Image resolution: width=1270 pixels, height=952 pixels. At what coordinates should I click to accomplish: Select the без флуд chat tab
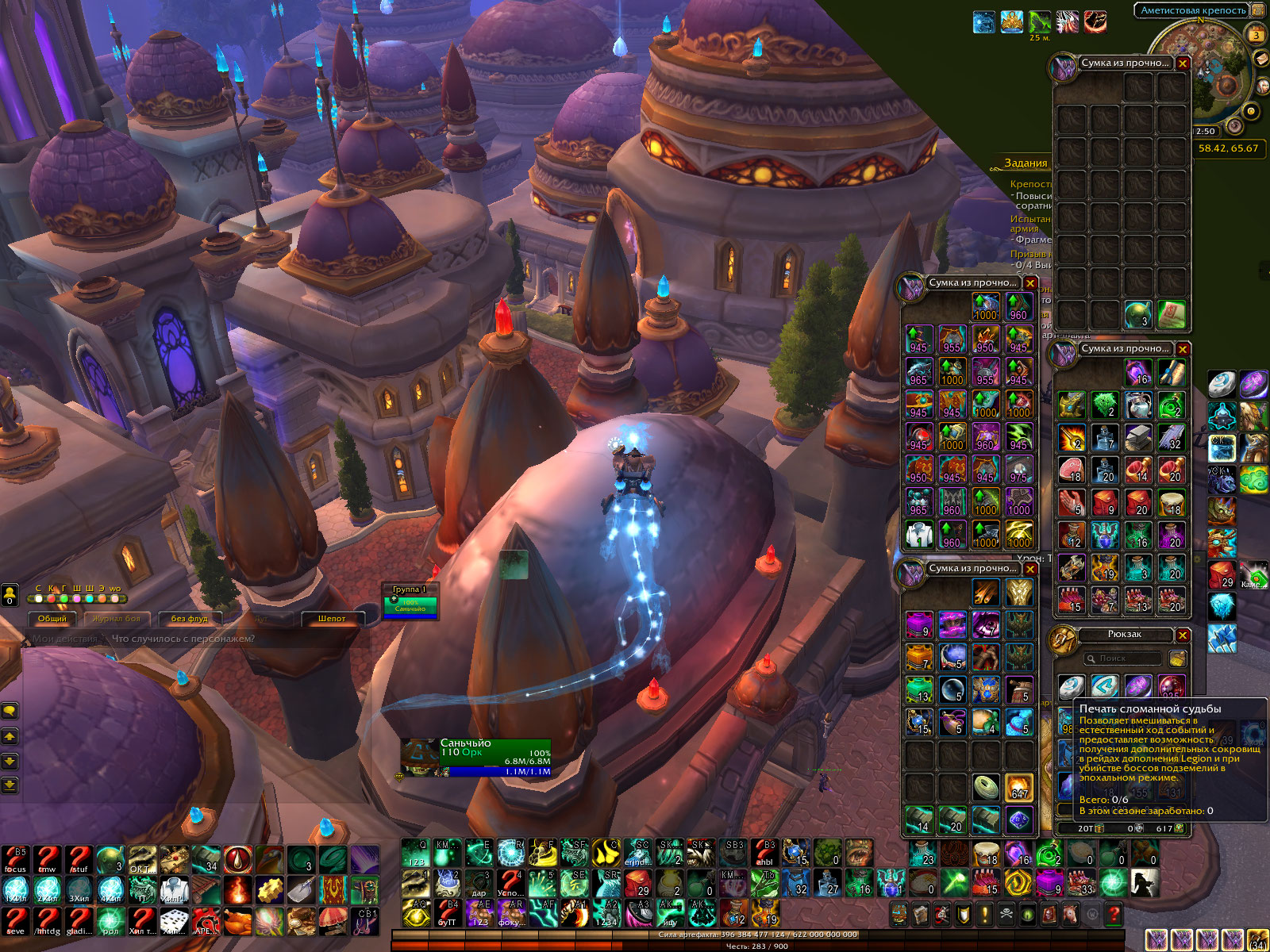pos(189,619)
